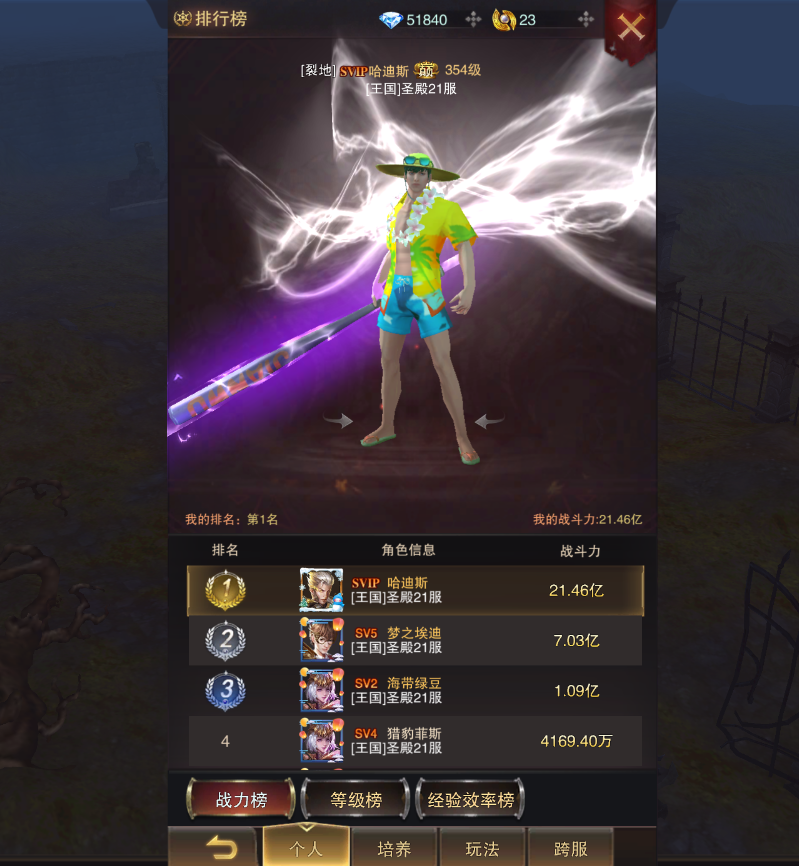Image resolution: width=799 pixels, height=866 pixels.
Task: Select rank 2 player 梦之埃迪 row
Action: (415, 640)
